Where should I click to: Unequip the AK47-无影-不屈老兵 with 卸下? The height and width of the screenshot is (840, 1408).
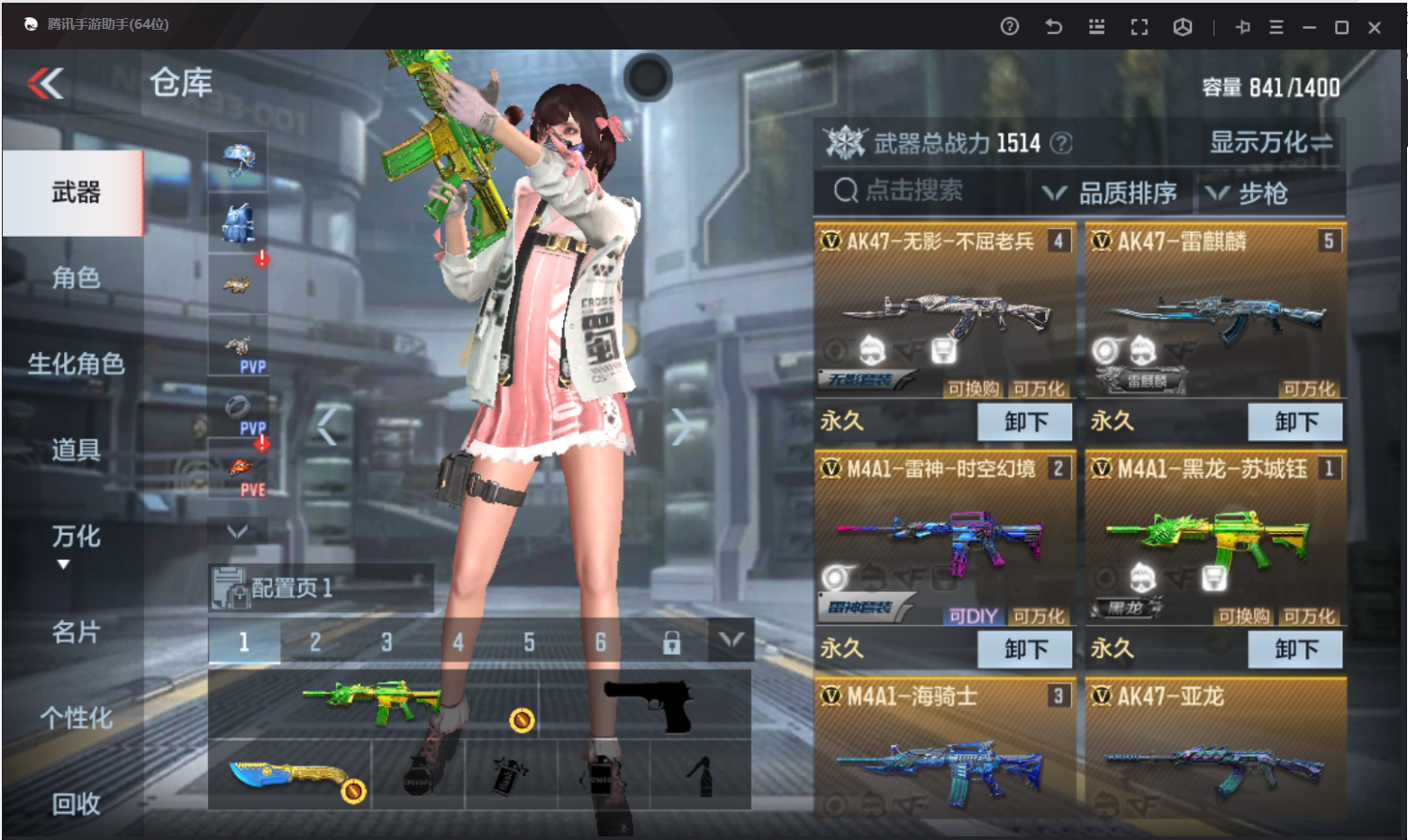1024,421
